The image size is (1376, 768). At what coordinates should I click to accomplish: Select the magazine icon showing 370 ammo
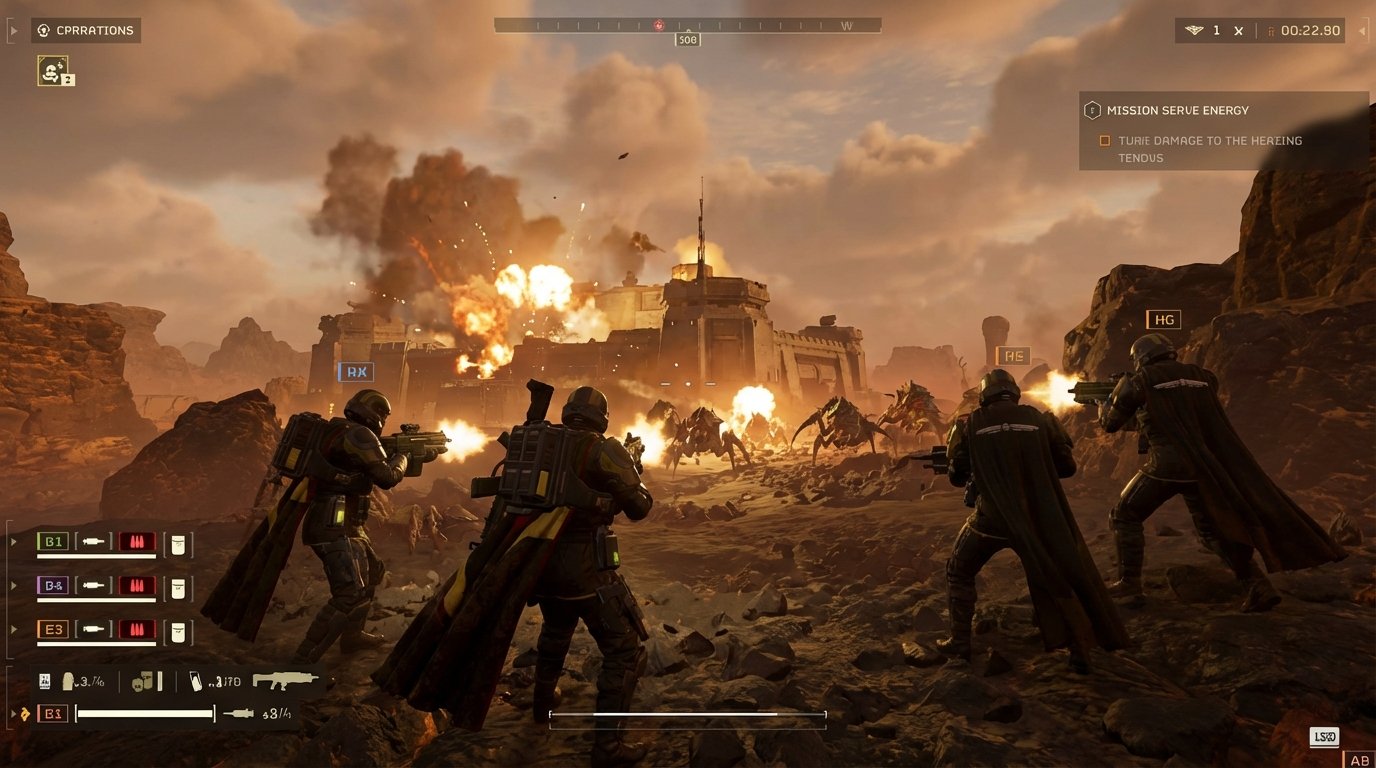tap(197, 681)
